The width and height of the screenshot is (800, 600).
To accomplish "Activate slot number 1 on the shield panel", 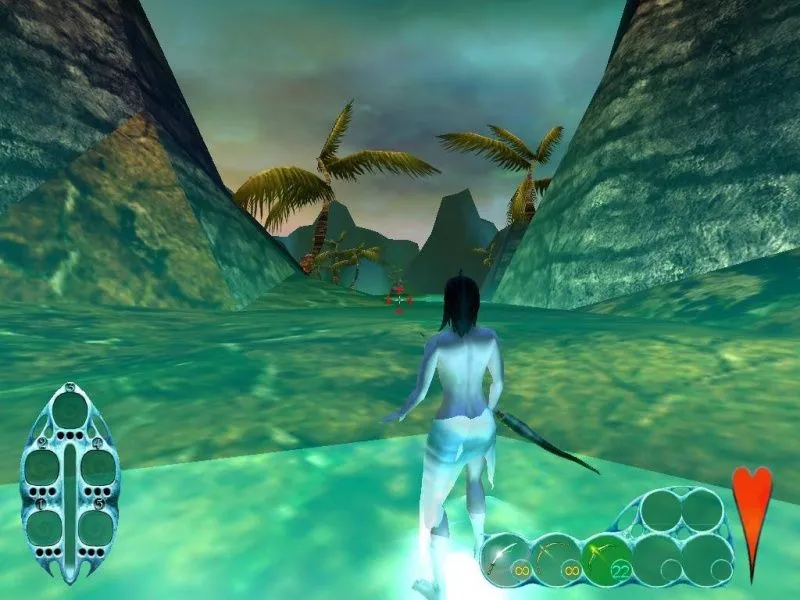I will [x=45, y=527].
